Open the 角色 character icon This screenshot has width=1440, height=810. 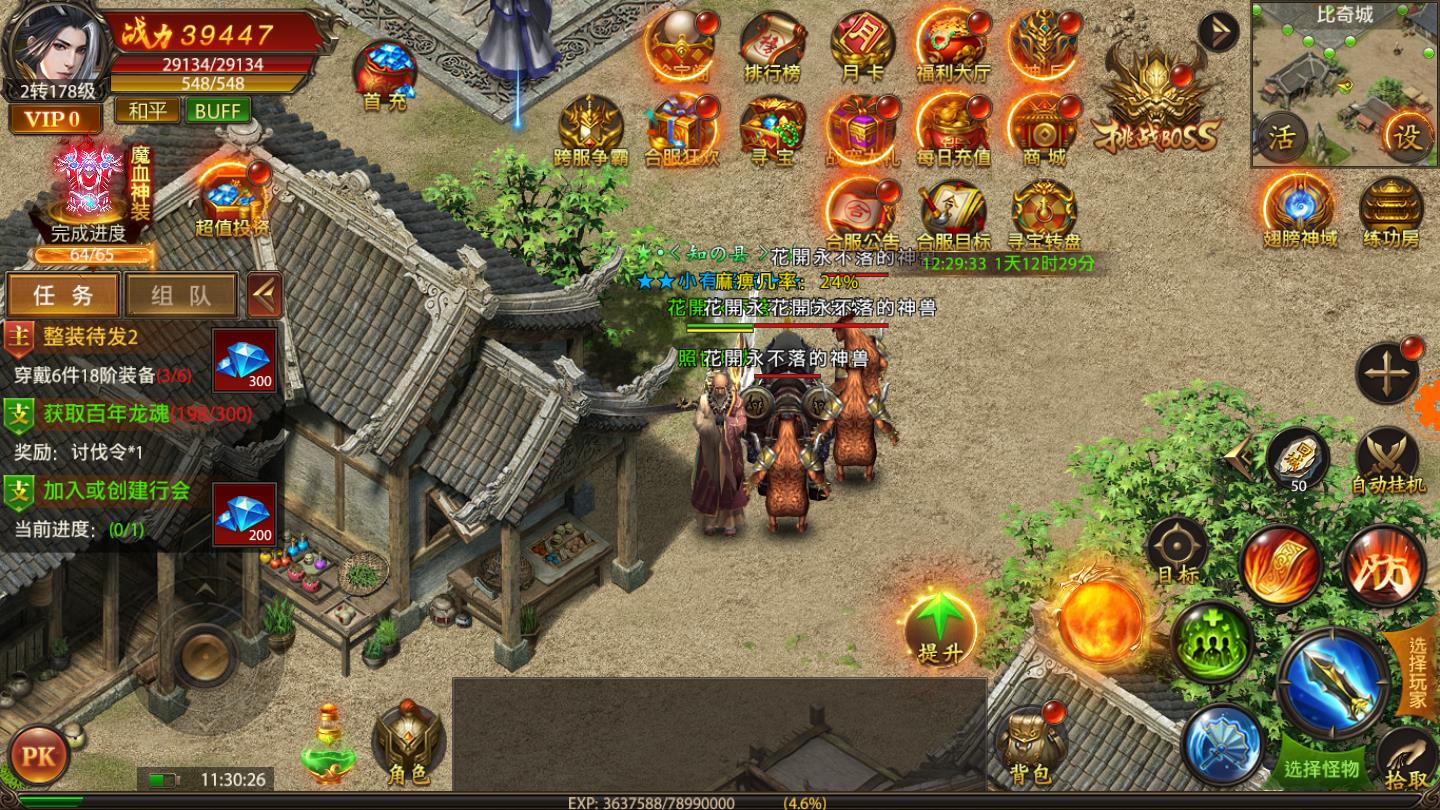(x=410, y=740)
